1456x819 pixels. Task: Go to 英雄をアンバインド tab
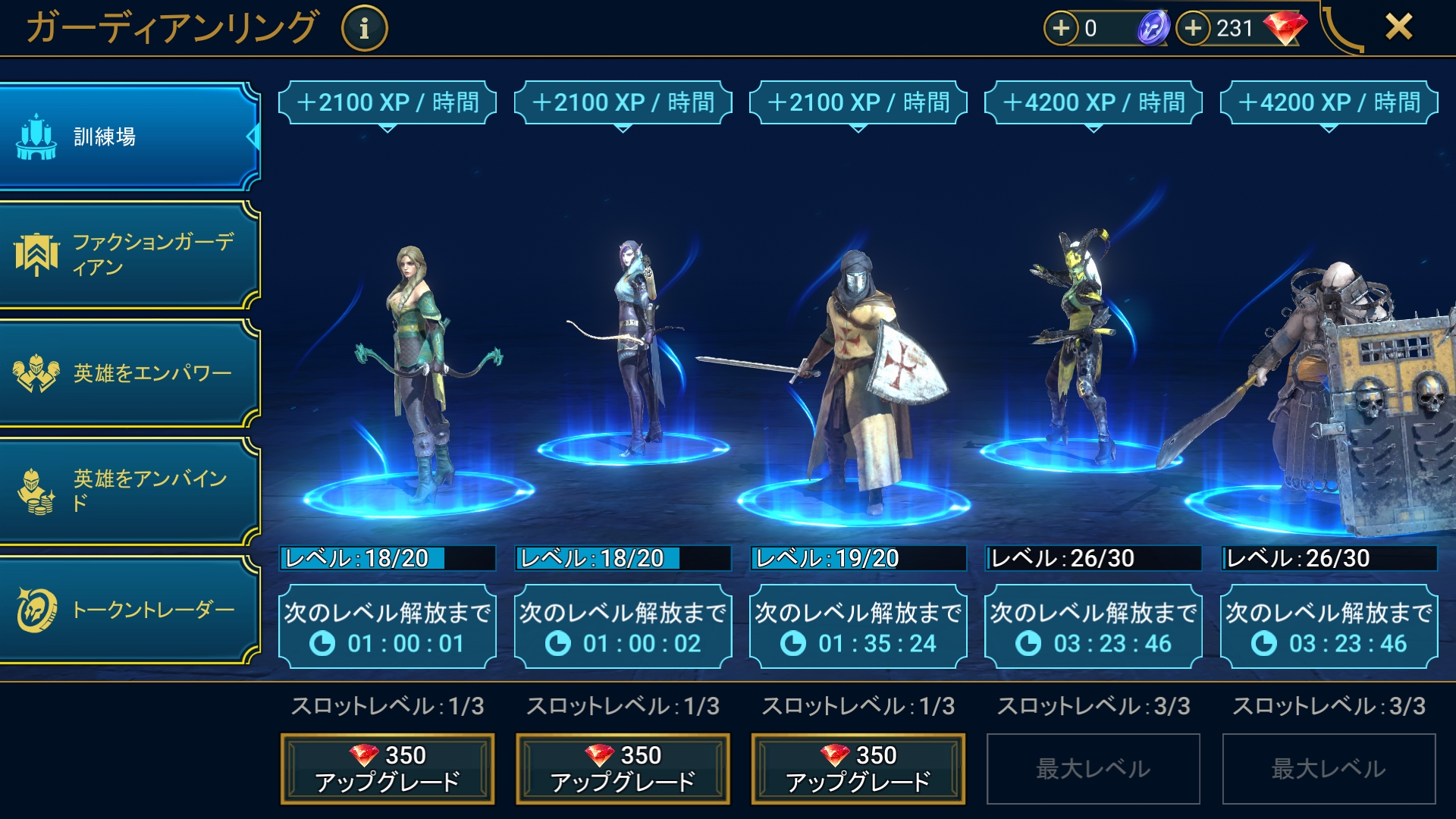[x=129, y=491]
